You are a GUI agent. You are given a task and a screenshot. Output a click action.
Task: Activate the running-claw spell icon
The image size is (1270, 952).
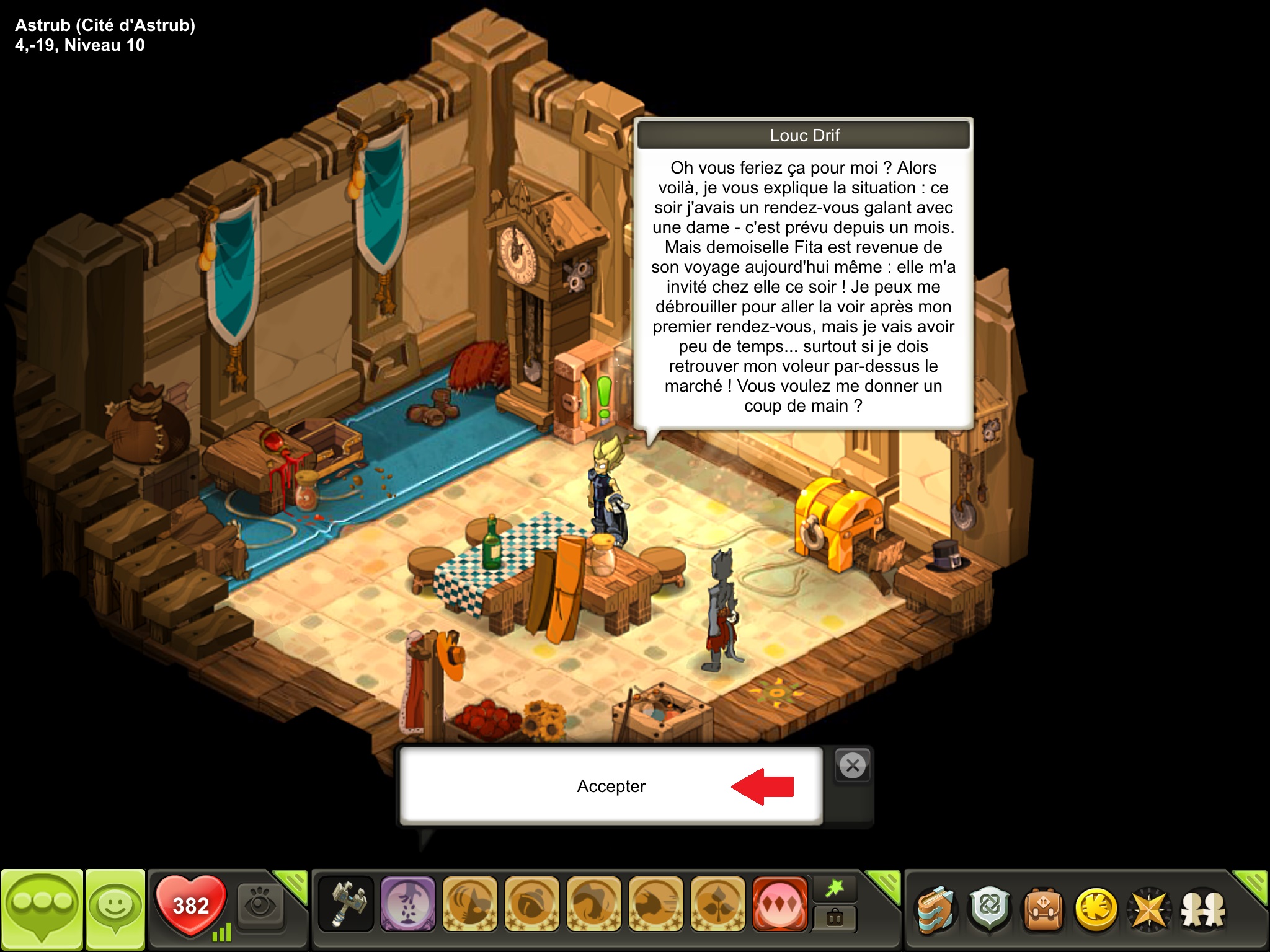click(x=655, y=904)
